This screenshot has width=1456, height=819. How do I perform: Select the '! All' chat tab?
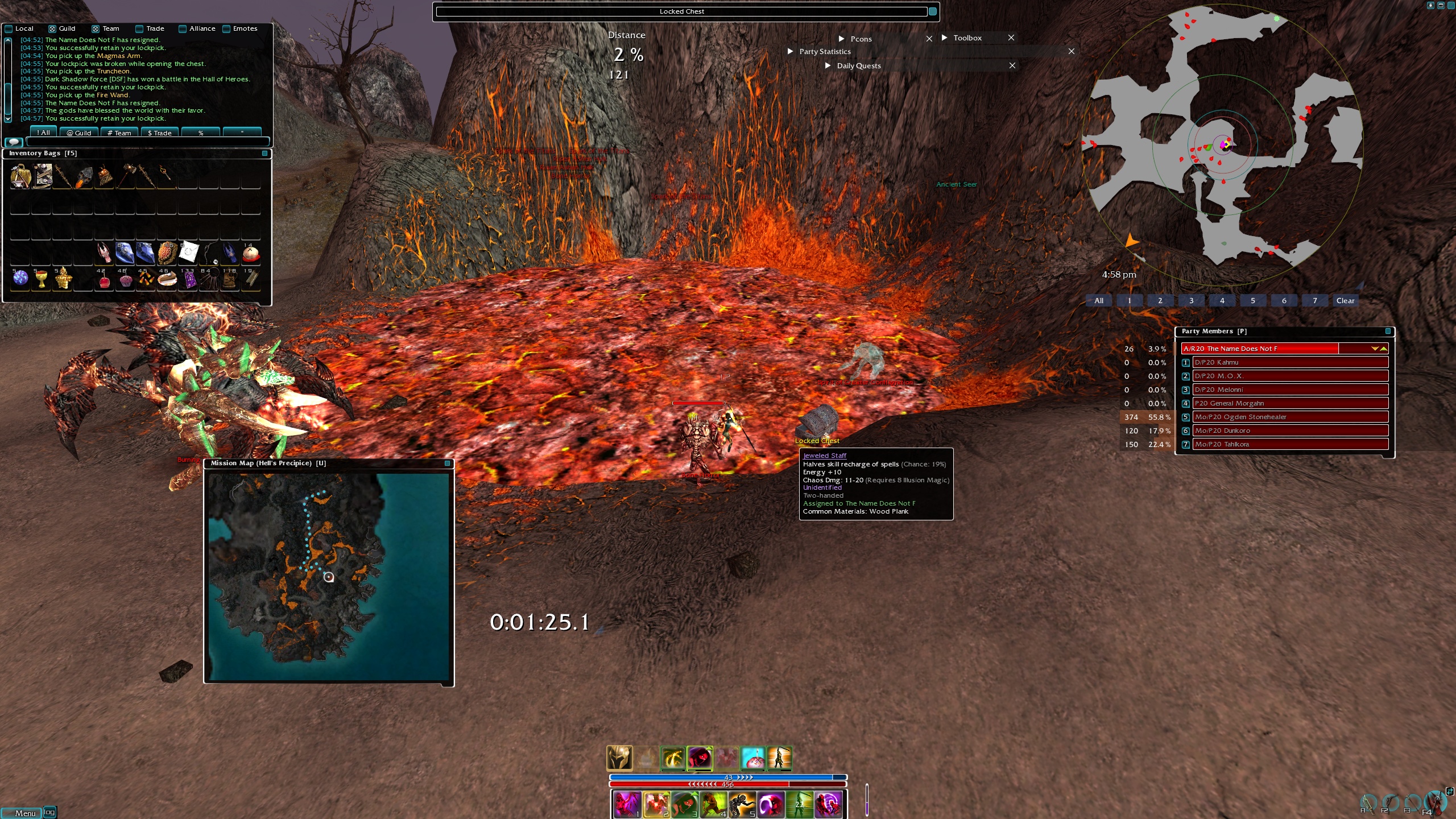coord(43,133)
